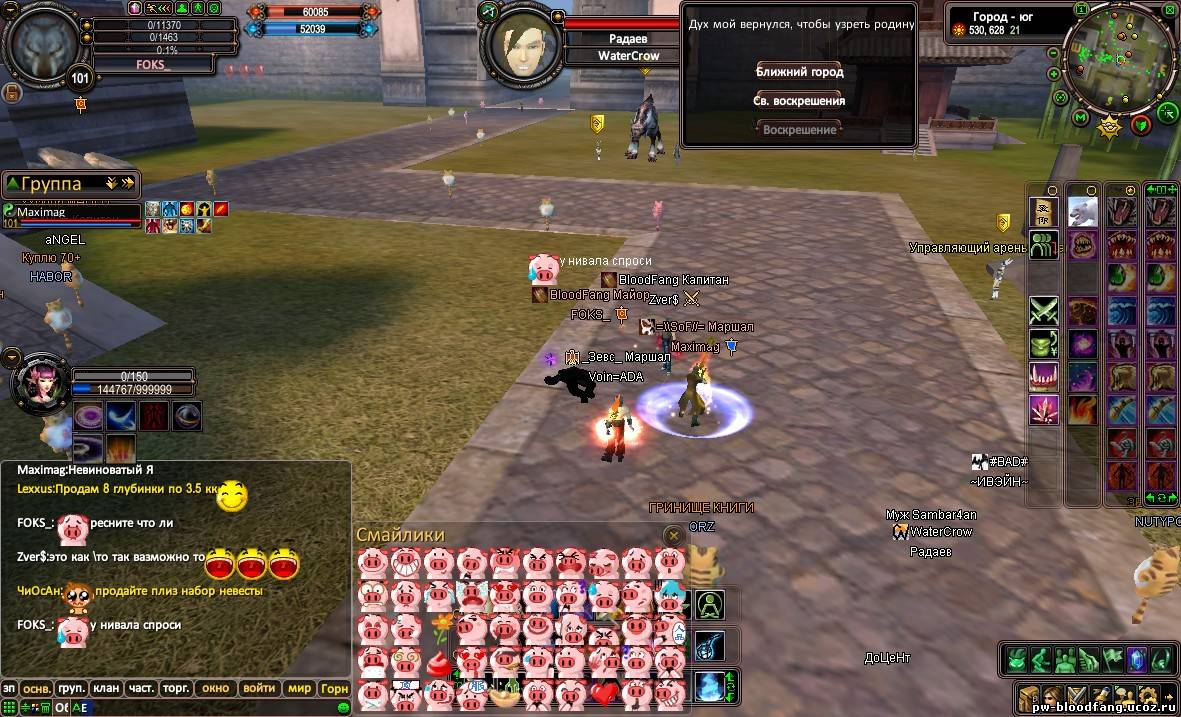Open the world map with the M button
Screen dimensions: 1181x717
click(x=1081, y=117)
